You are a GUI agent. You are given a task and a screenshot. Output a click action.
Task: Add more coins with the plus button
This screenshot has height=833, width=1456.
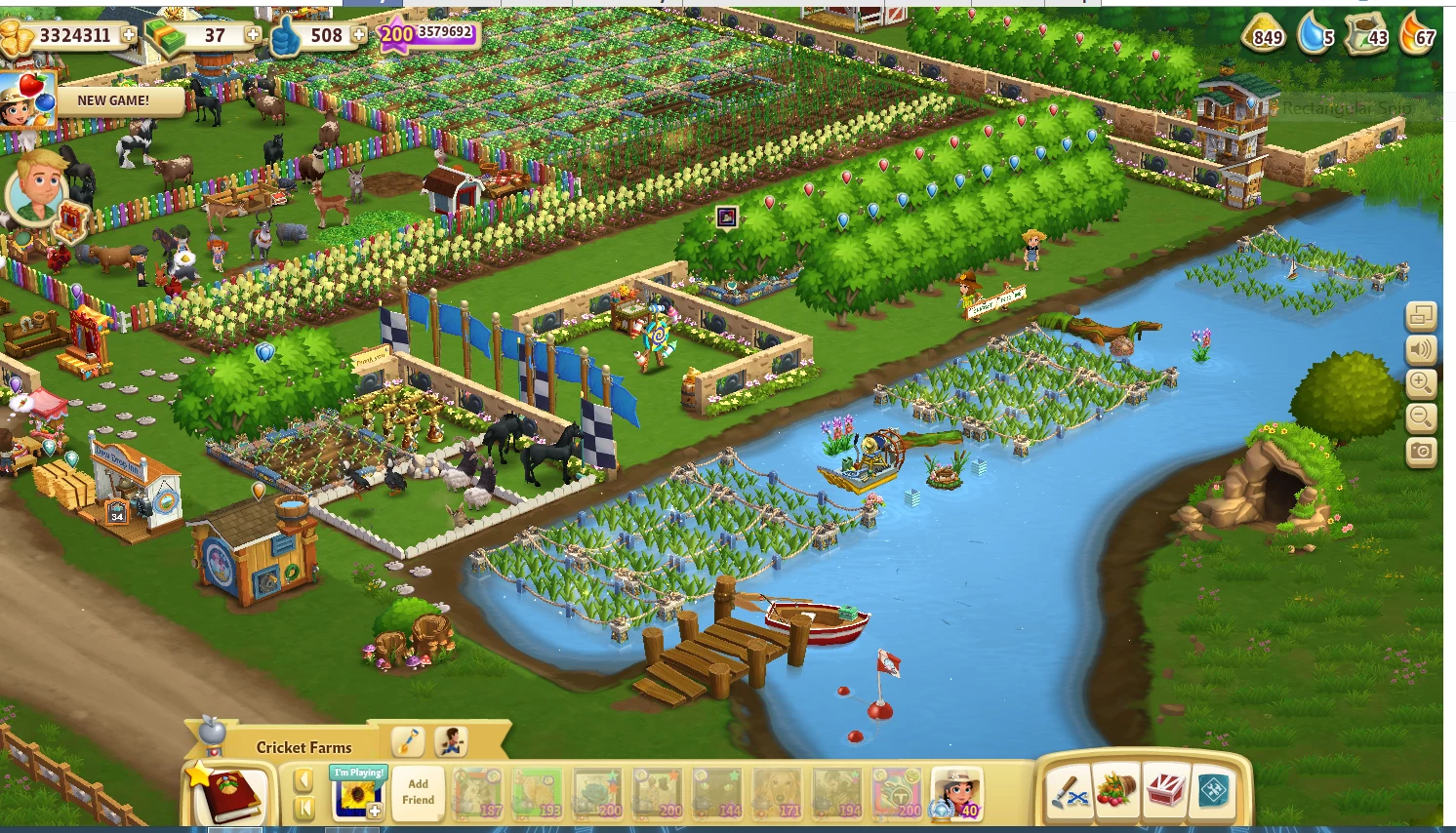tap(128, 35)
